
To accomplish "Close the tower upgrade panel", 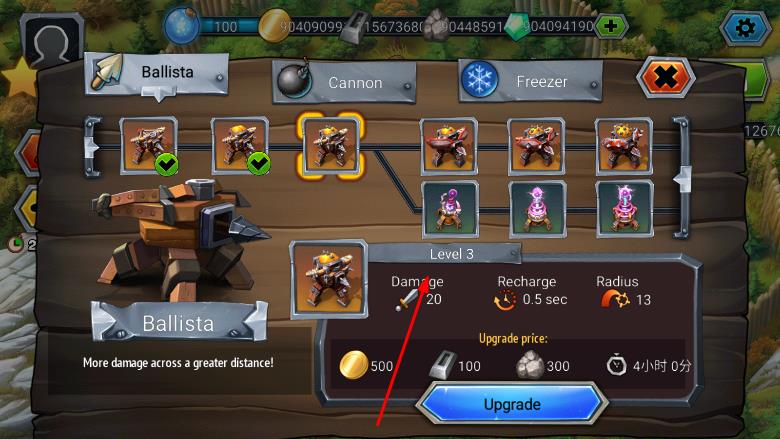I will point(665,77).
